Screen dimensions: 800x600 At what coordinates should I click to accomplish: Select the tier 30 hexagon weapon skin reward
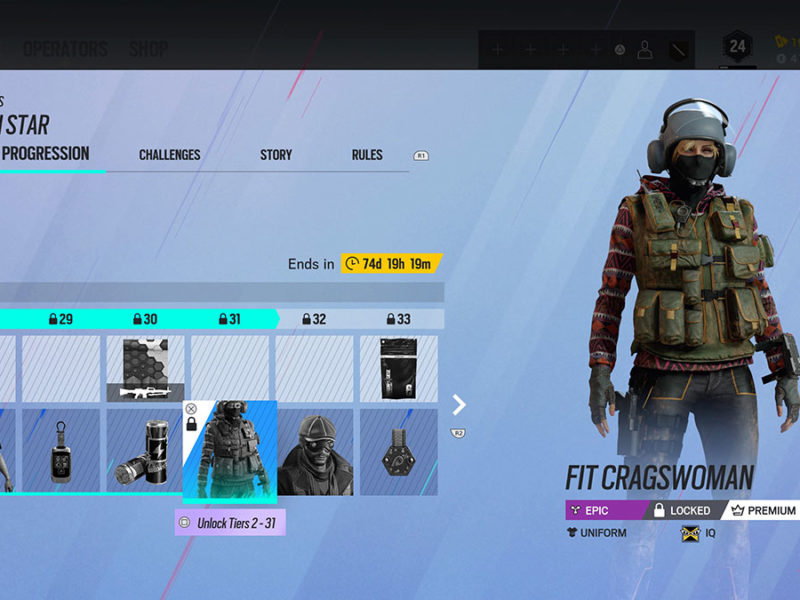[147, 369]
